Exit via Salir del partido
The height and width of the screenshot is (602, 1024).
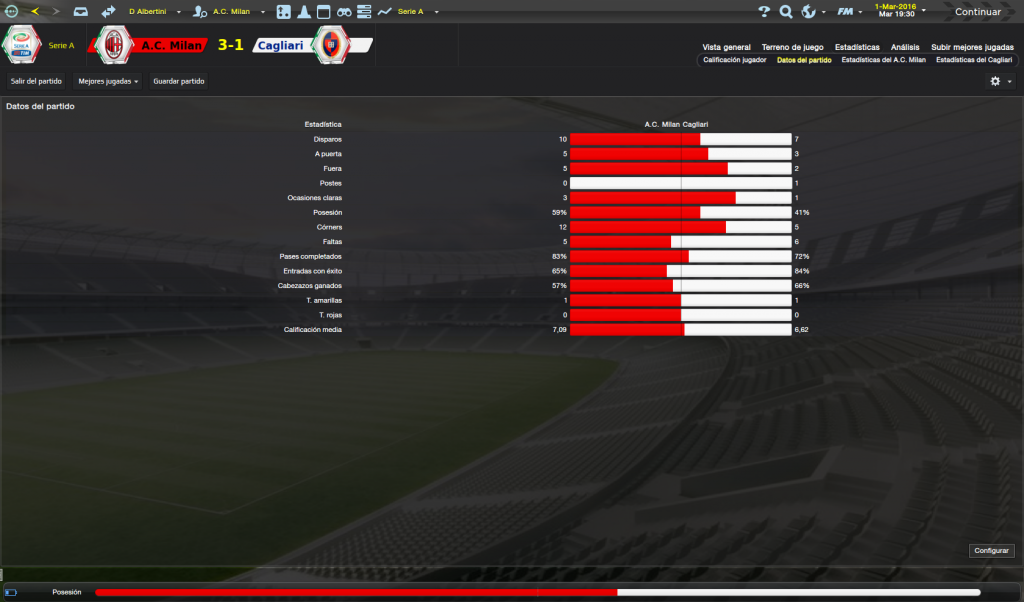36,81
